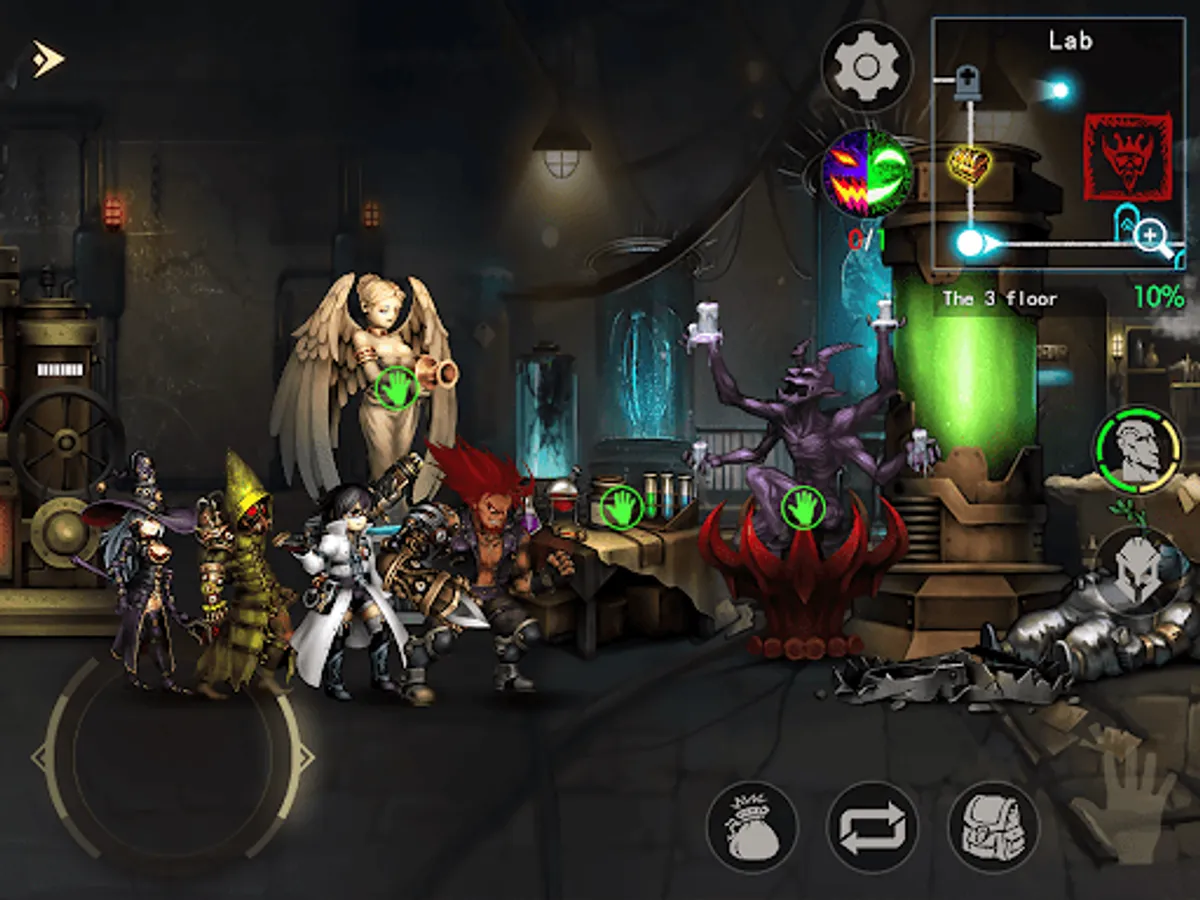Select the red demon boss marker on minimap

pos(1128,156)
